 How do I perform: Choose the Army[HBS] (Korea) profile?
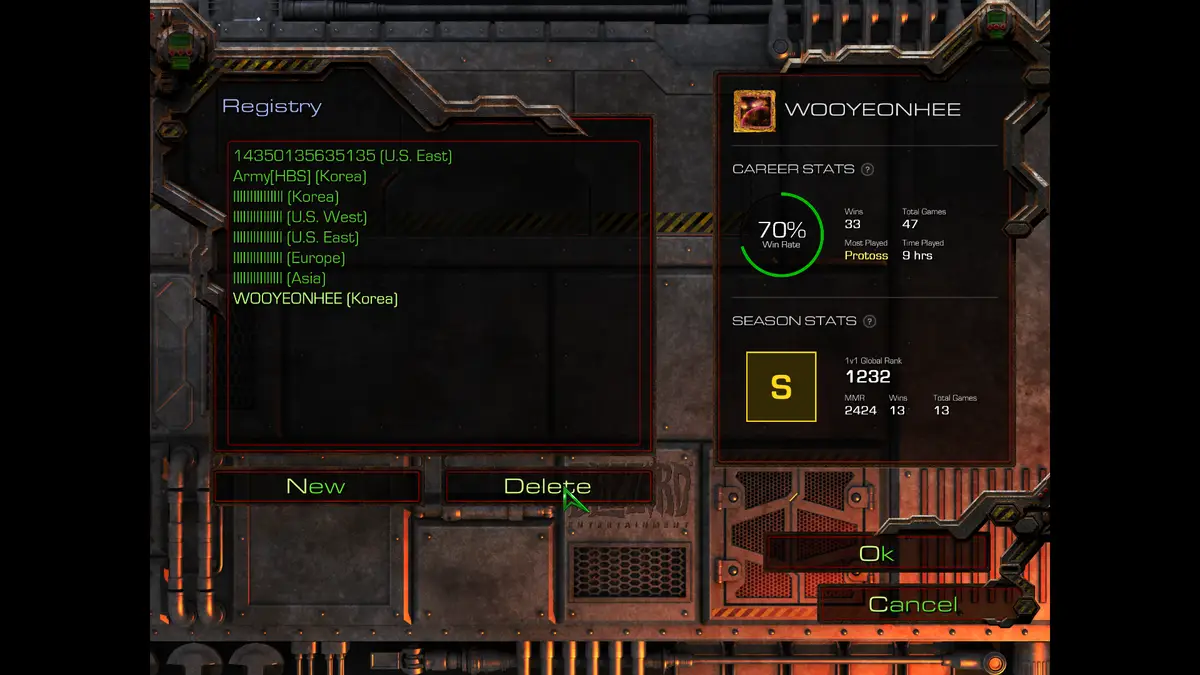click(x=299, y=176)
